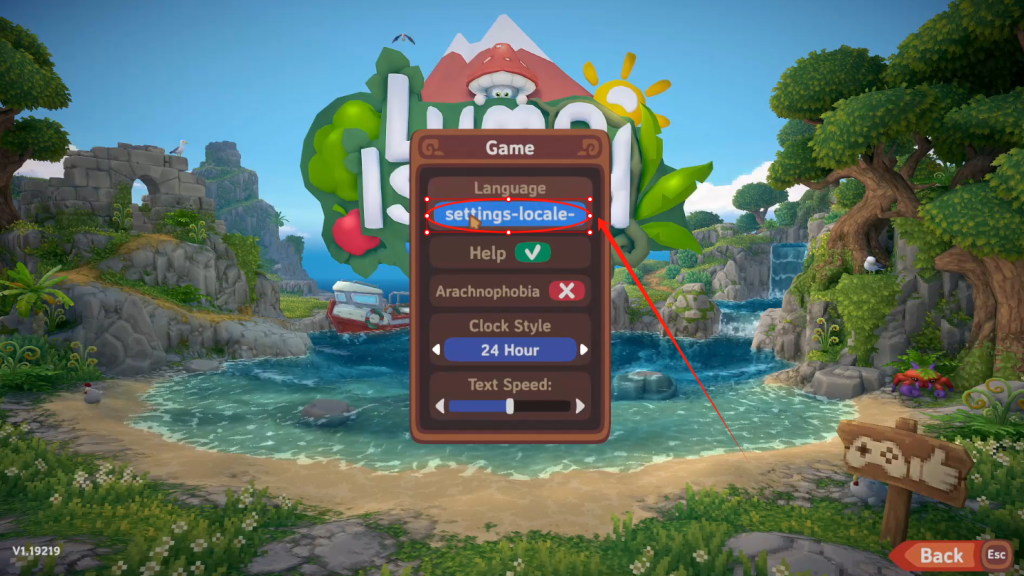Image resolution: width=1024 pixels, height=576 pixels.
Task: Go back using the Back button
Action: [x=941, y=555]
